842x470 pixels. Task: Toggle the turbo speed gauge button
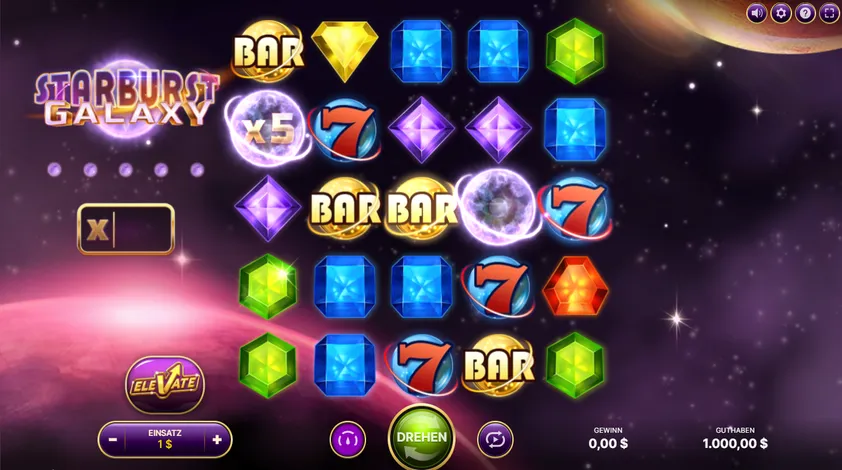click(348, 439)
